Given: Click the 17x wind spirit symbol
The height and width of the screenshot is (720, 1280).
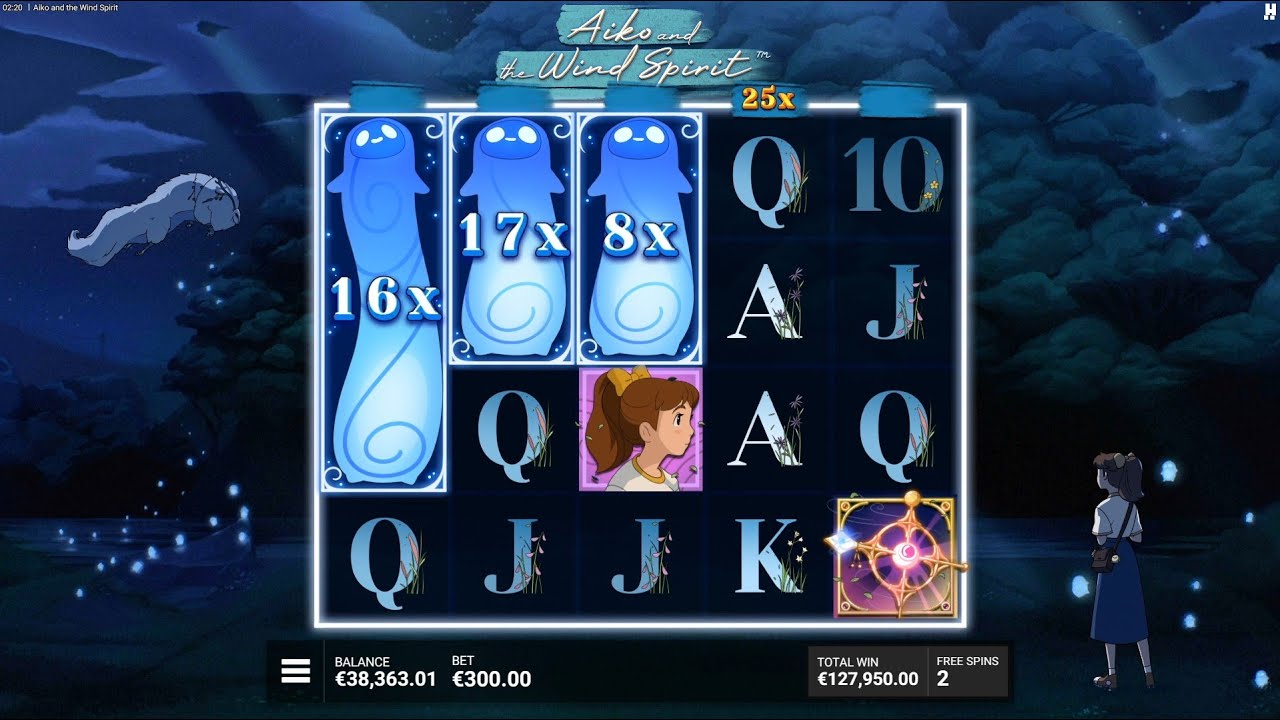Looking at the screenshot, I should (x=510, y=235).
